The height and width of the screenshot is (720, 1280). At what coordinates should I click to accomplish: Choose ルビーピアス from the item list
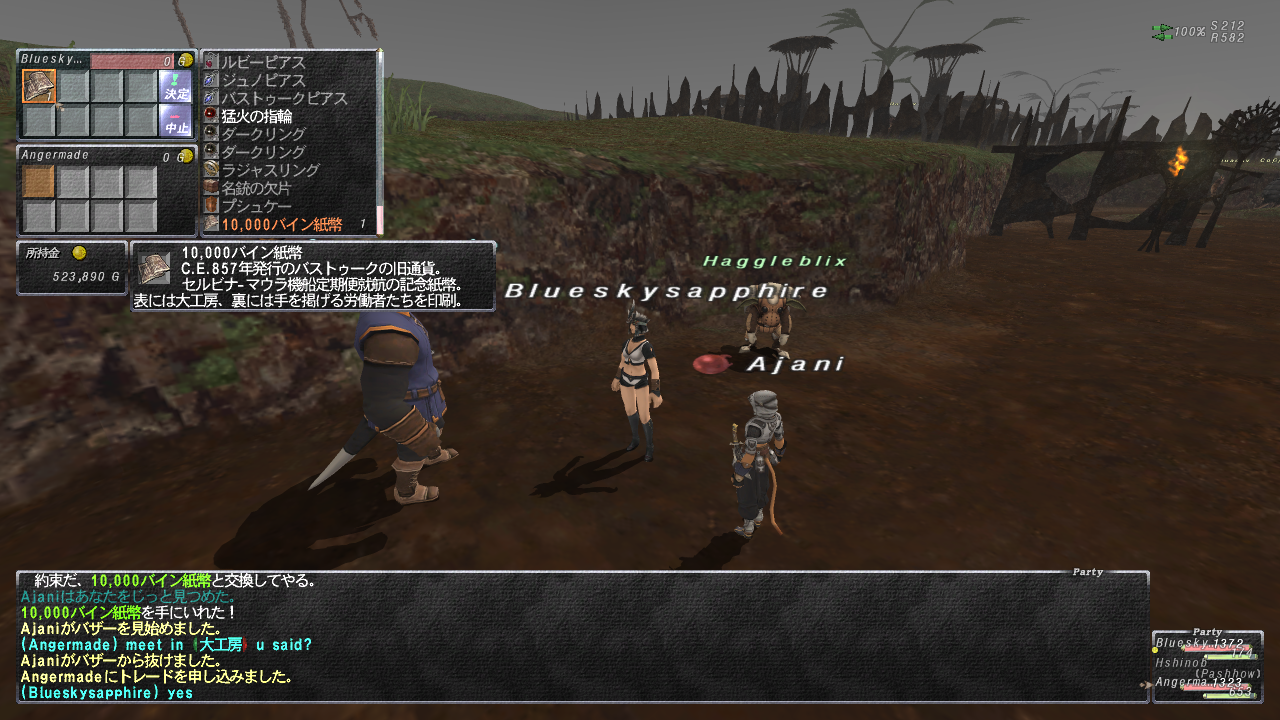[x=264, y=62]
